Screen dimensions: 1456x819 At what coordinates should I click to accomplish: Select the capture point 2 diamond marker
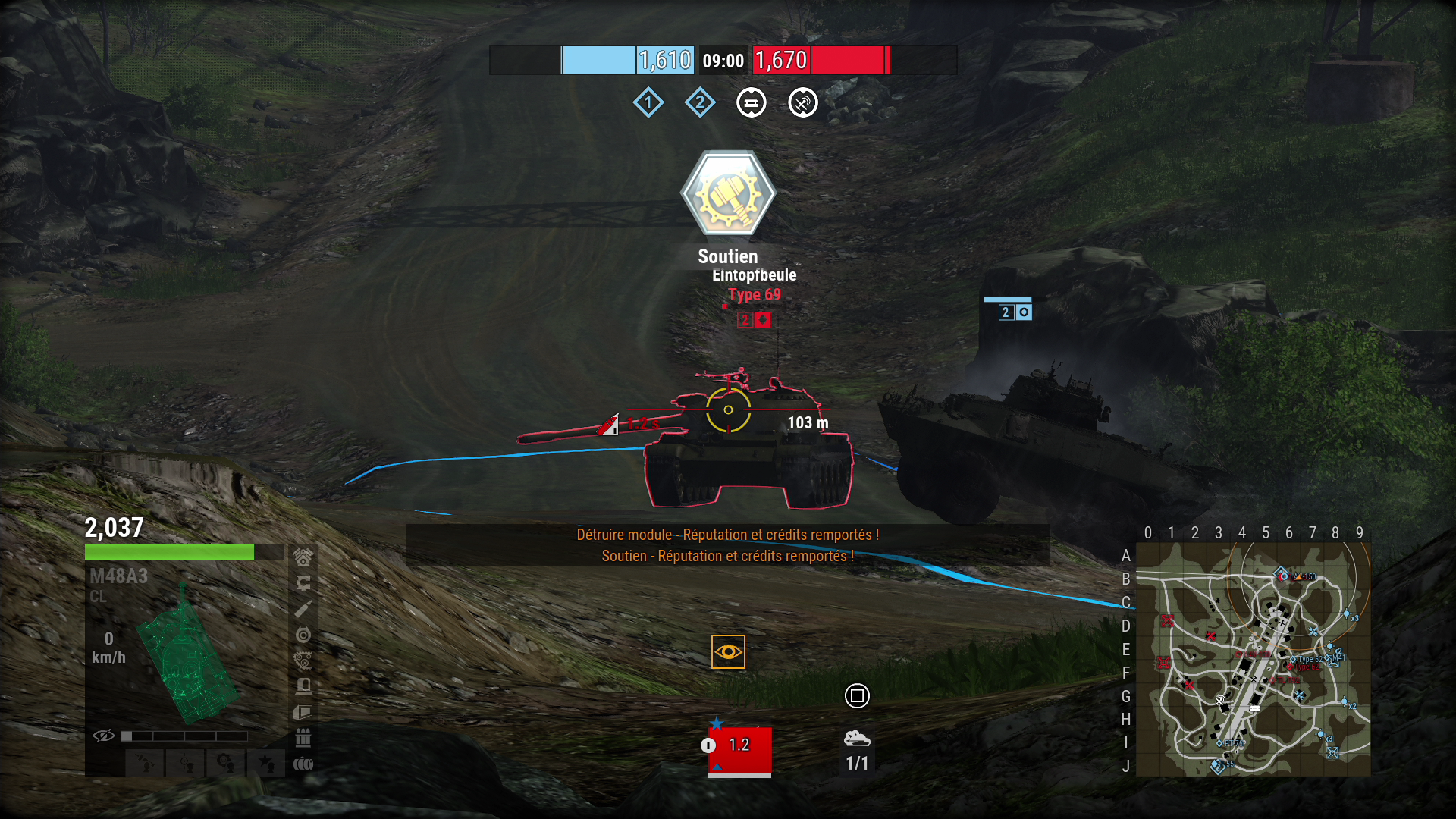tap(700, 102)
